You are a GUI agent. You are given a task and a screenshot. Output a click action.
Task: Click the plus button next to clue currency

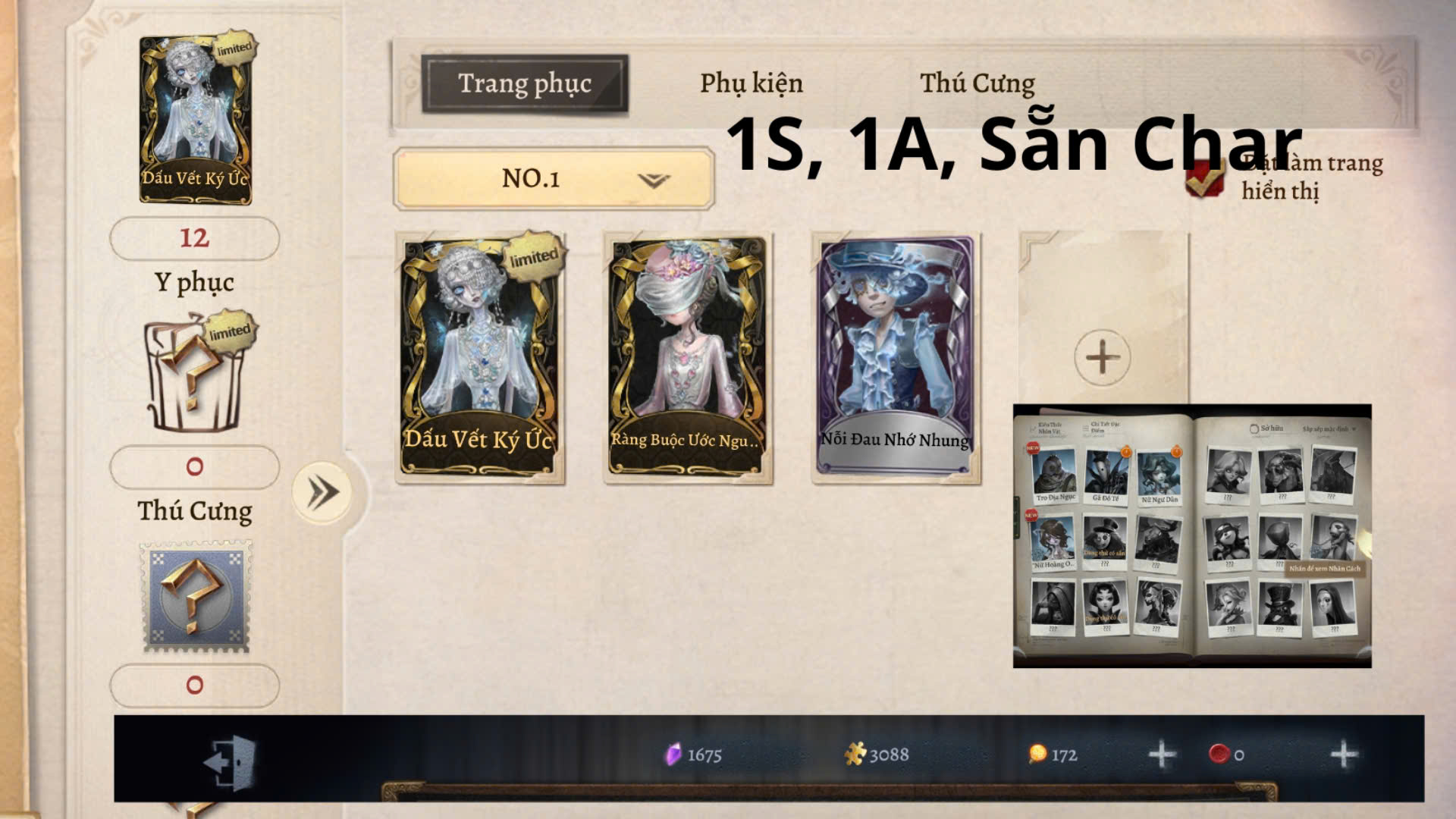point(1161,755)
